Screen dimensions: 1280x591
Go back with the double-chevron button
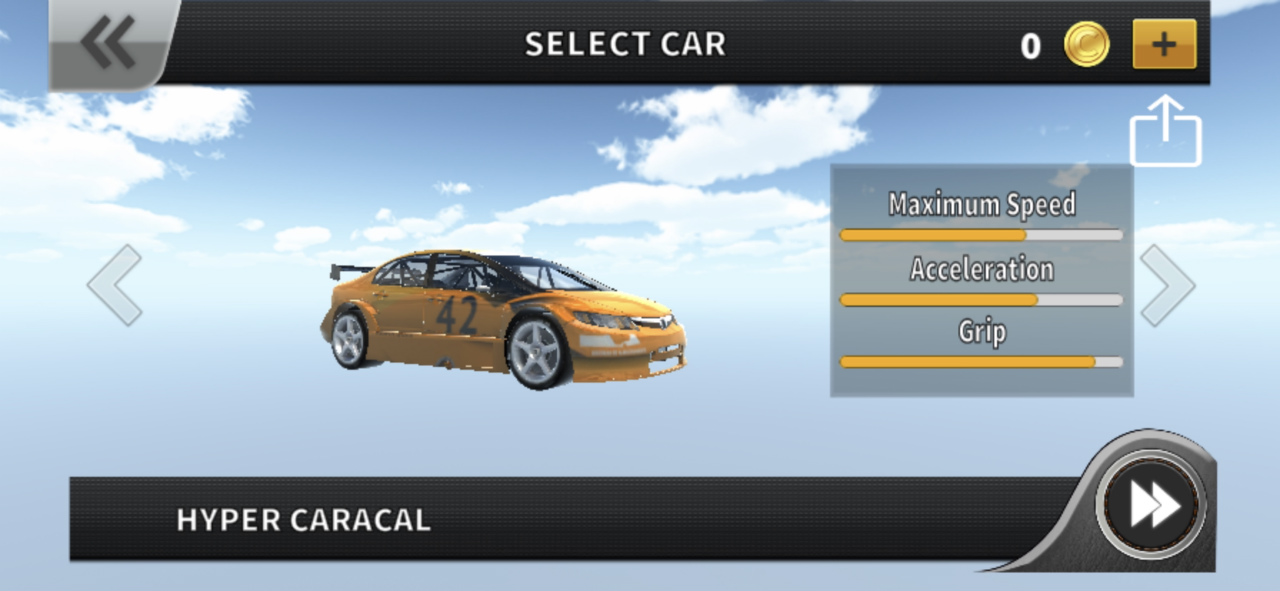point(108,43)
